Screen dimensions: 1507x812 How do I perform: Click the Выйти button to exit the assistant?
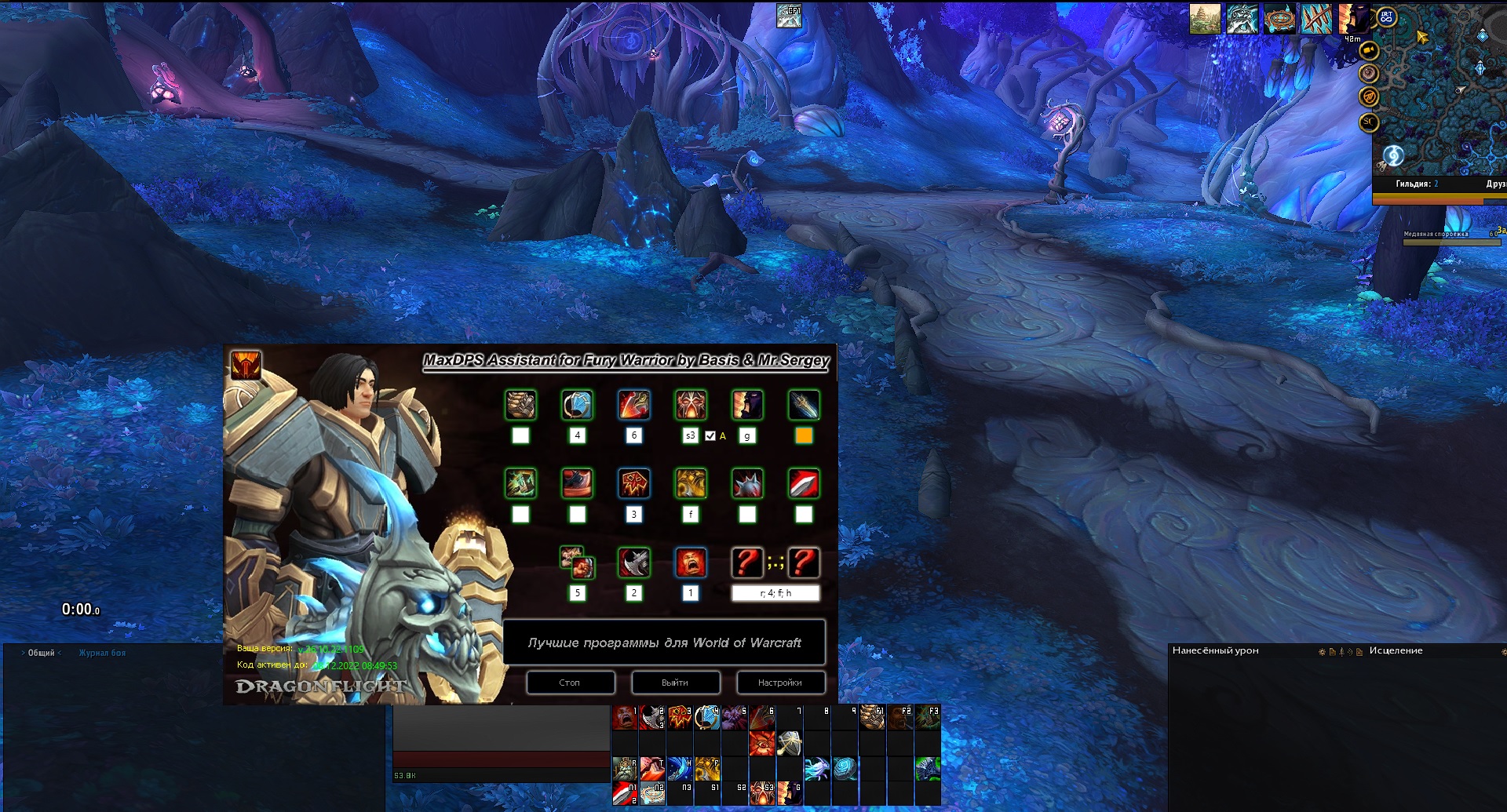[674, 683]
